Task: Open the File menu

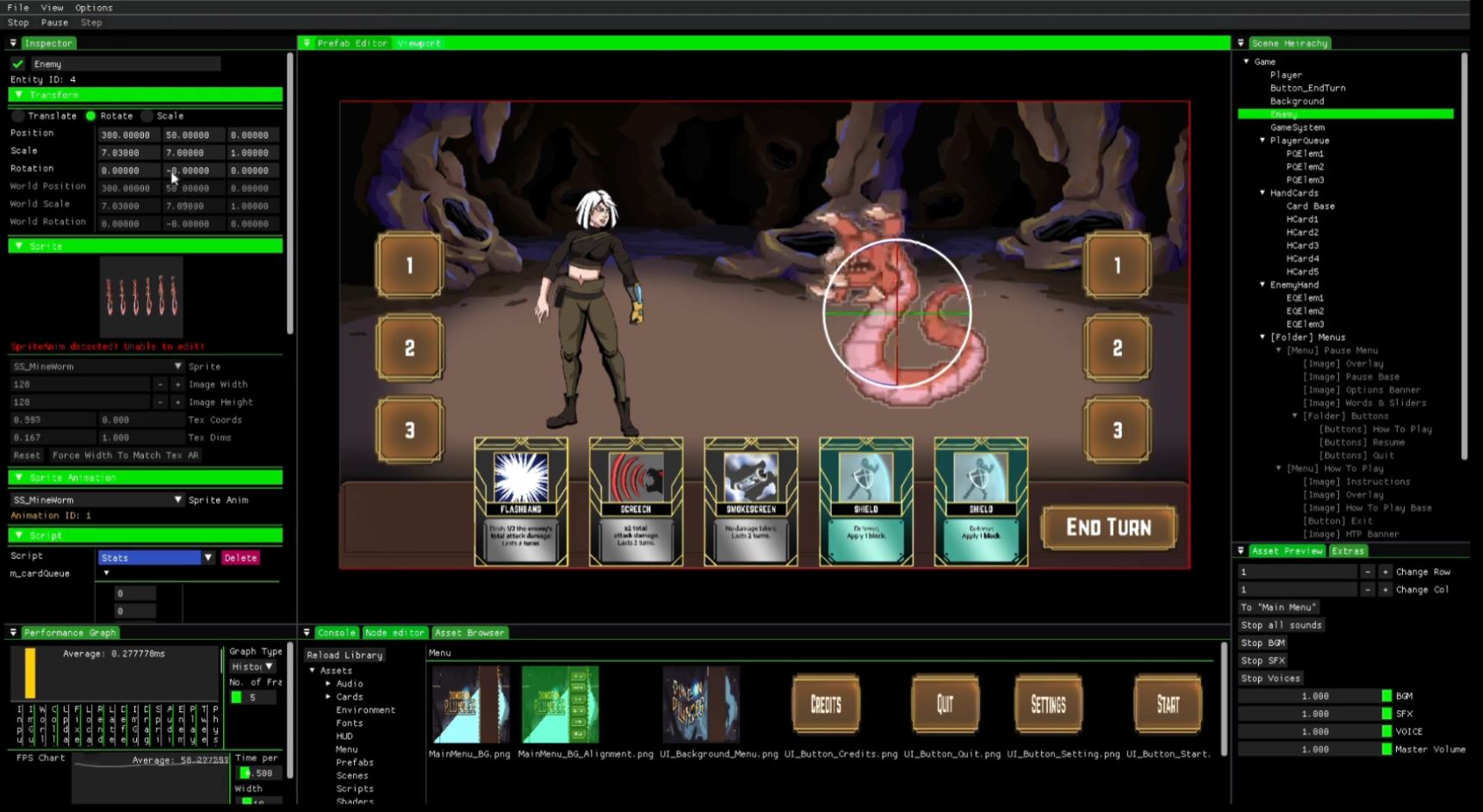Action: click(x=18, y=8)
